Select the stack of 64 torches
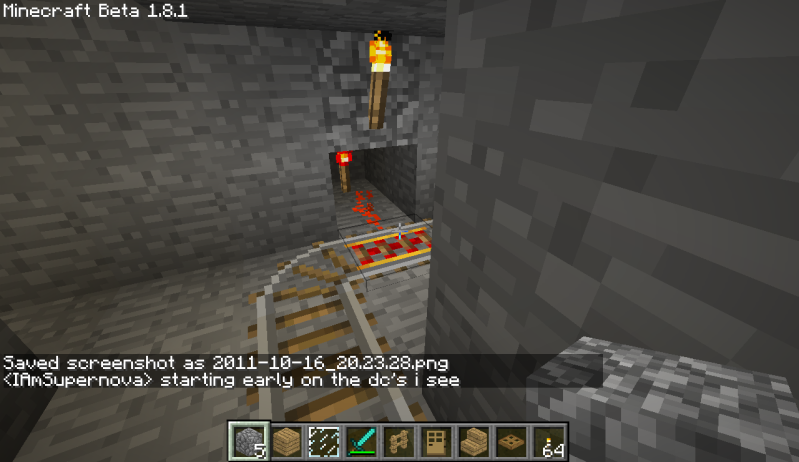This screenshot has width=799, height=462. [551, 441]
